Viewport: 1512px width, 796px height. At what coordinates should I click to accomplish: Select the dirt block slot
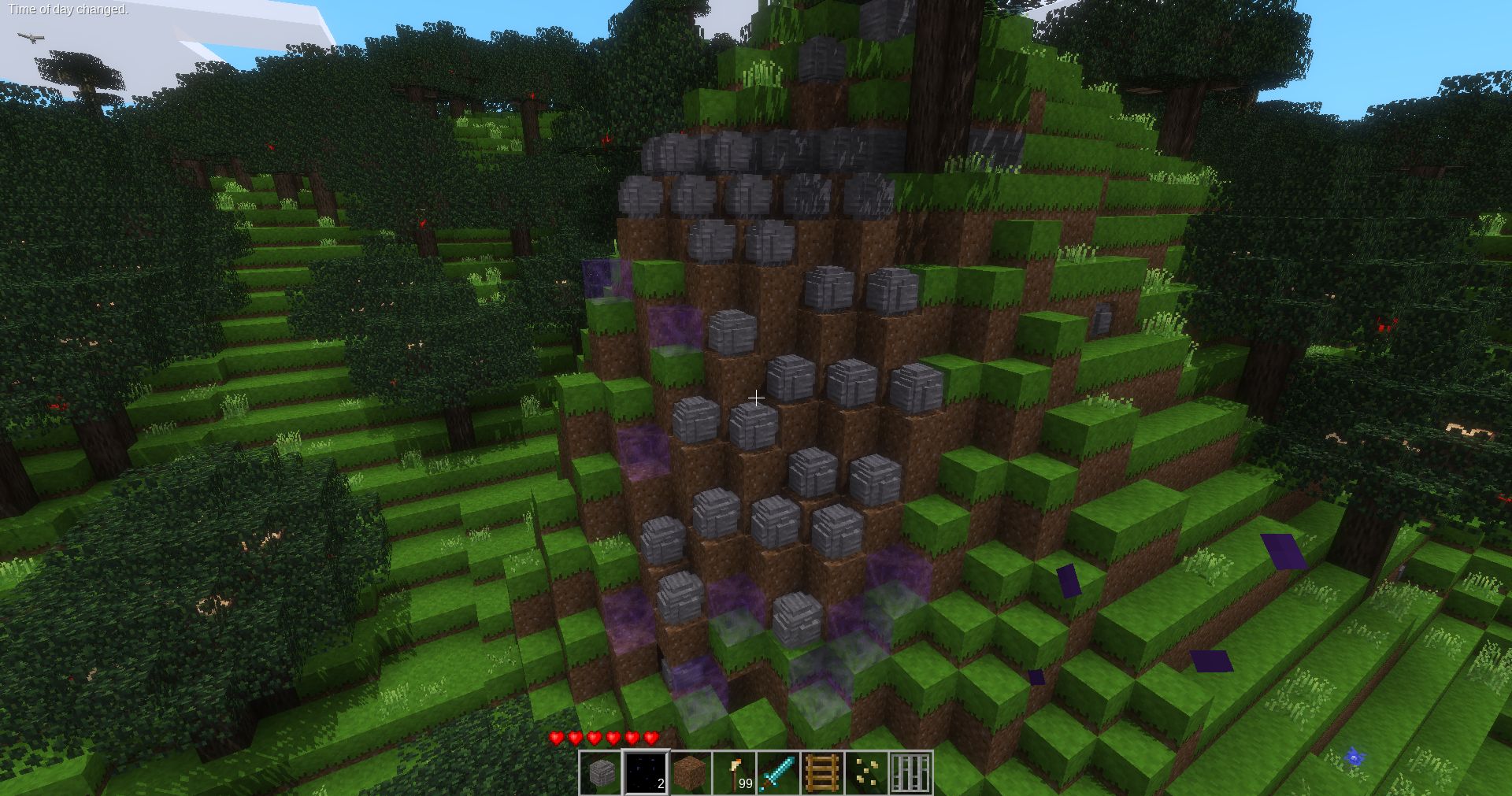click(x=690, y=773)
